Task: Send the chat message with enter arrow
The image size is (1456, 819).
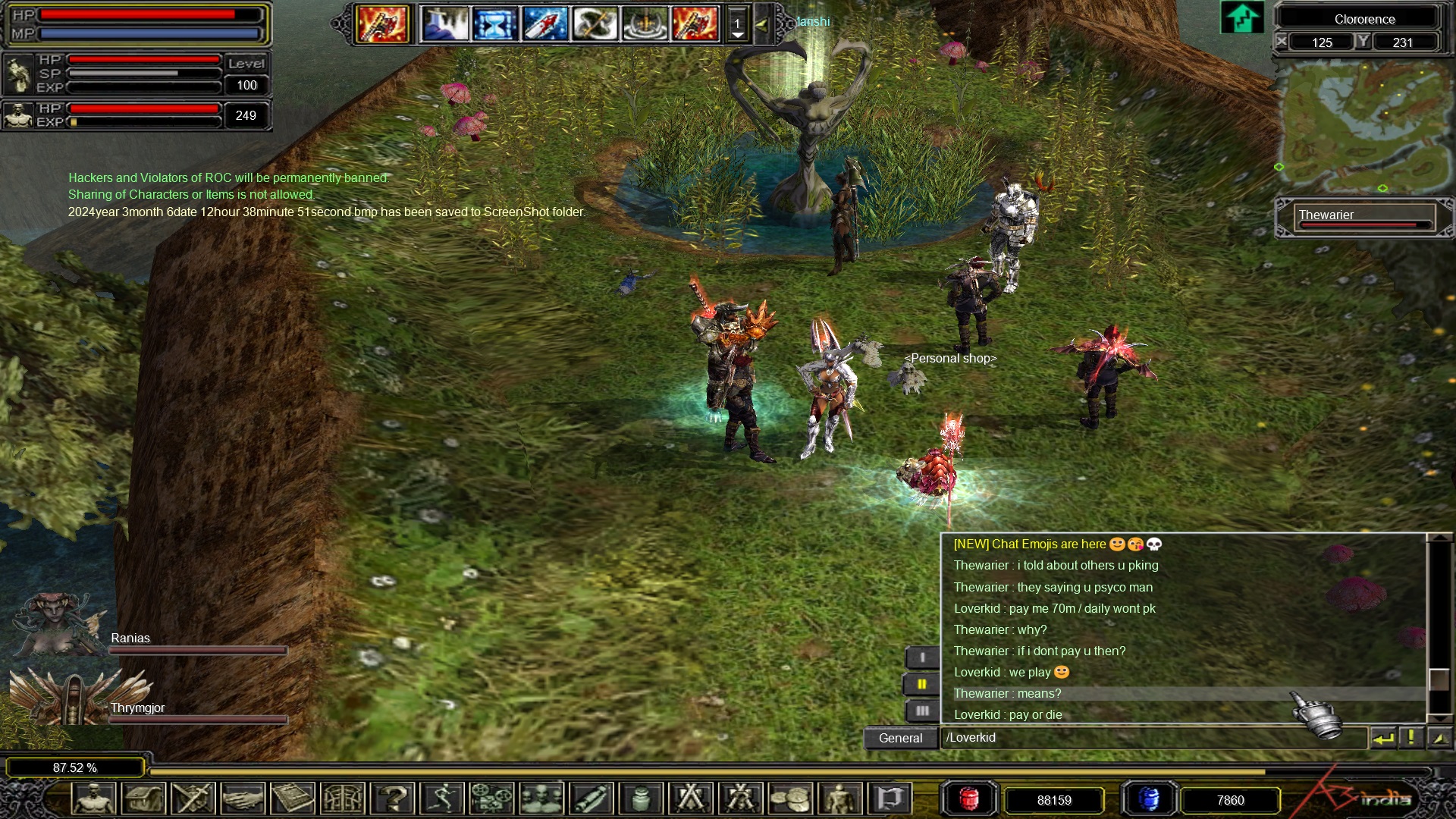Action: (1383, 738)
